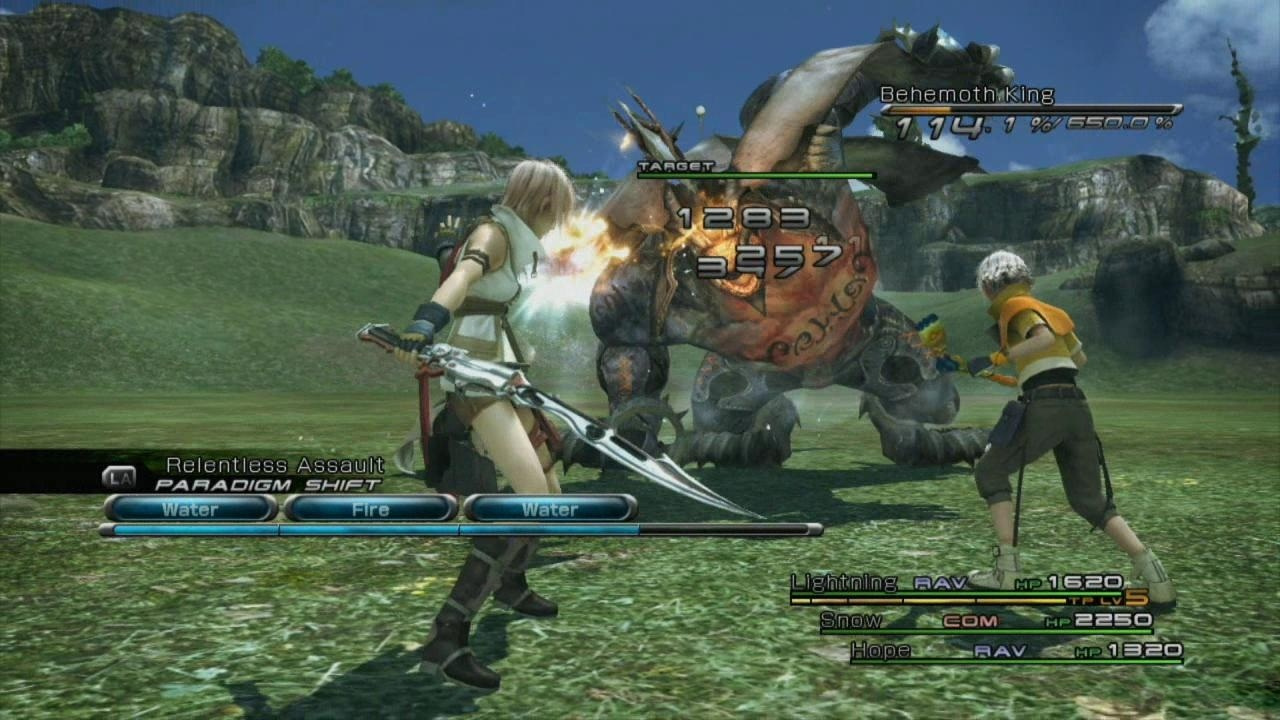1280x720 pixels.
Task: Open the Paradigm Shift menu
Action: click(267, 484)
